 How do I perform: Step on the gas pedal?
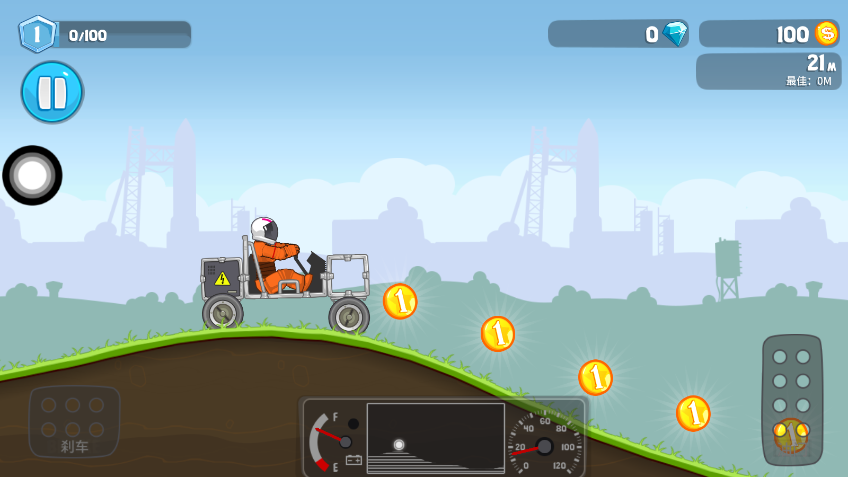click(791, 400)
